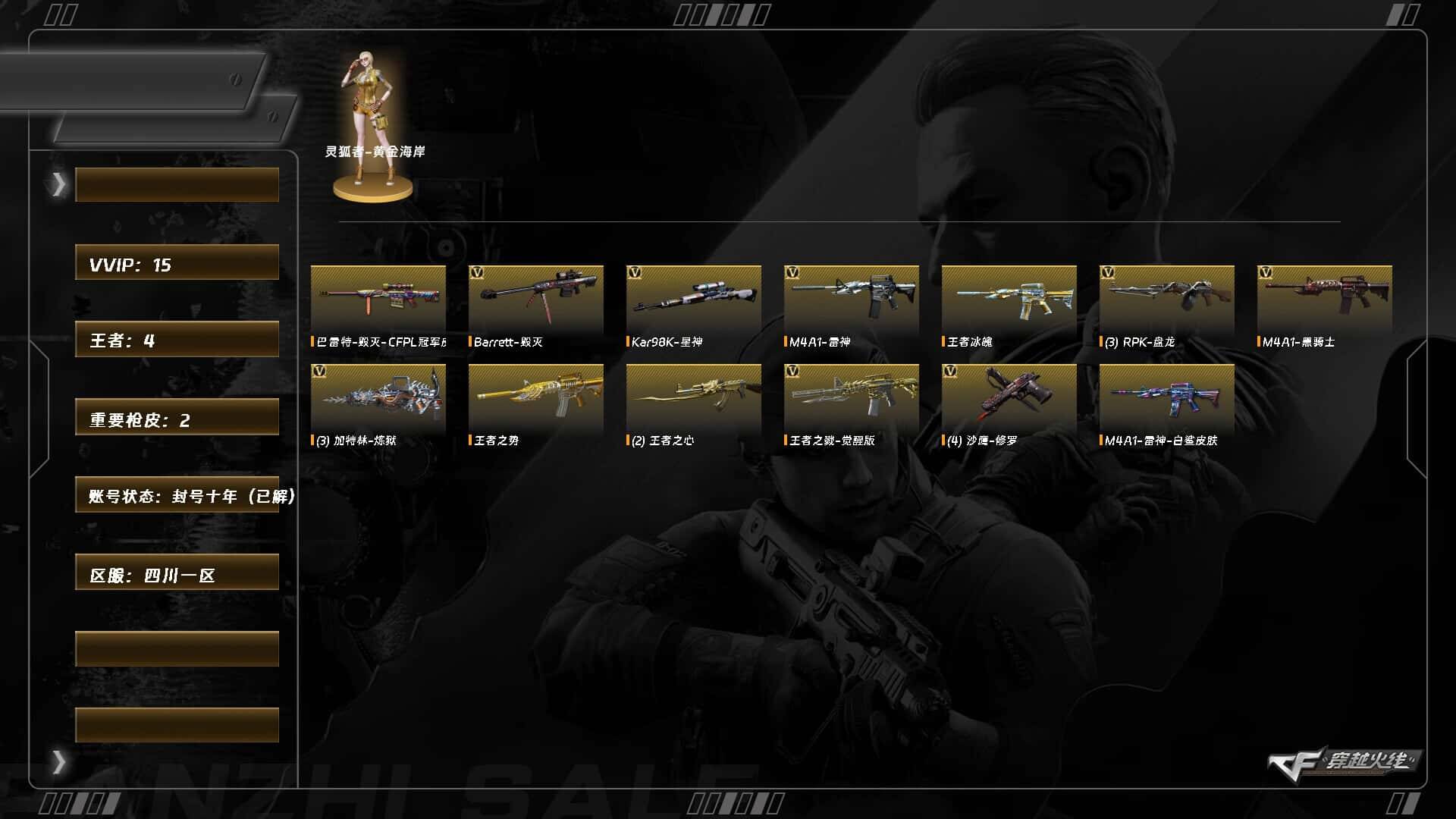Image resolution: width=1456 pixels, height=819 pixels.
Task: Select the 灵狐者-黄金海岸 character figure
Action: (373, 121)
